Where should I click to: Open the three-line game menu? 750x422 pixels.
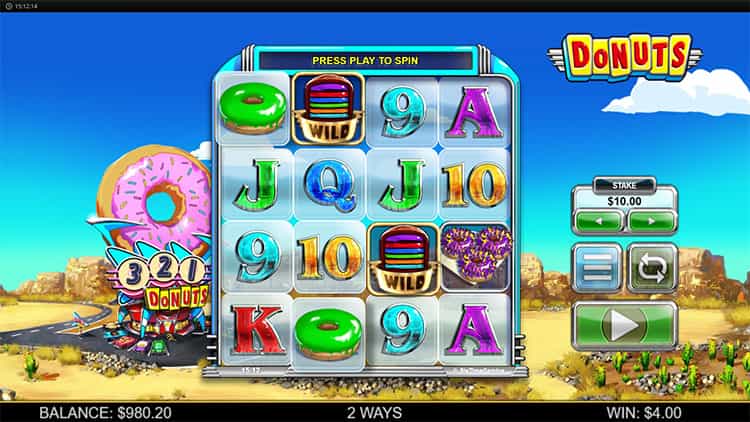pos(597,268)
